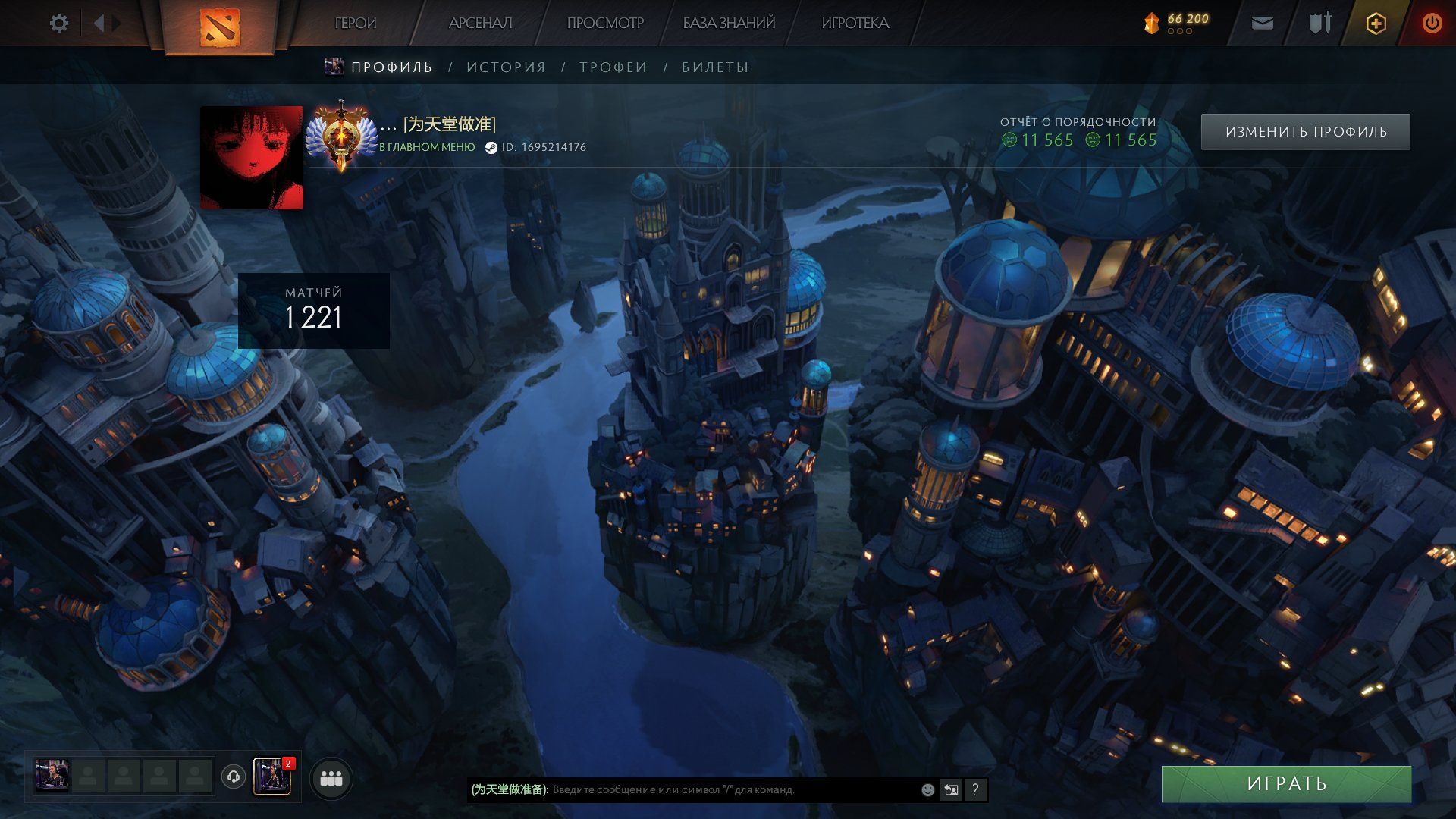Switch to the ТРОФЕИ tab
This screenshot has height=819, width=1456.
pyautogui.click(x=613, y=67)
